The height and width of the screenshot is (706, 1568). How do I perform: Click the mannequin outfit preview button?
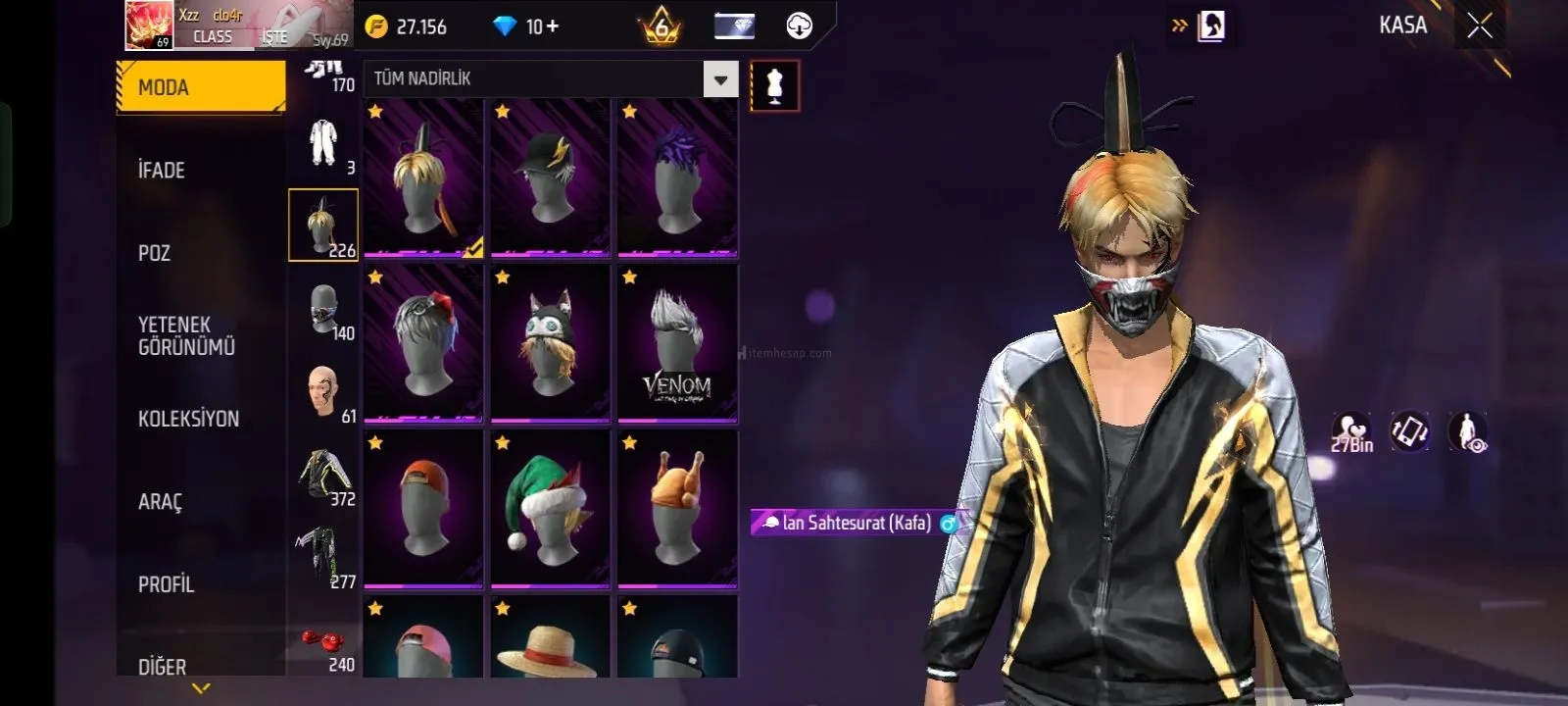[774, 85]
